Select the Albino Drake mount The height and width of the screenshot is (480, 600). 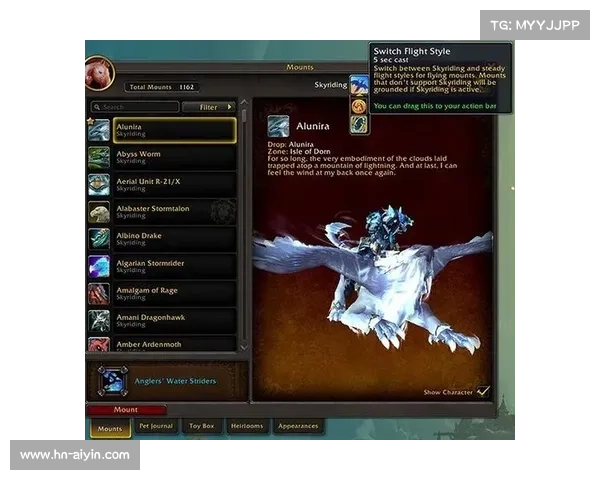(173, 239)
